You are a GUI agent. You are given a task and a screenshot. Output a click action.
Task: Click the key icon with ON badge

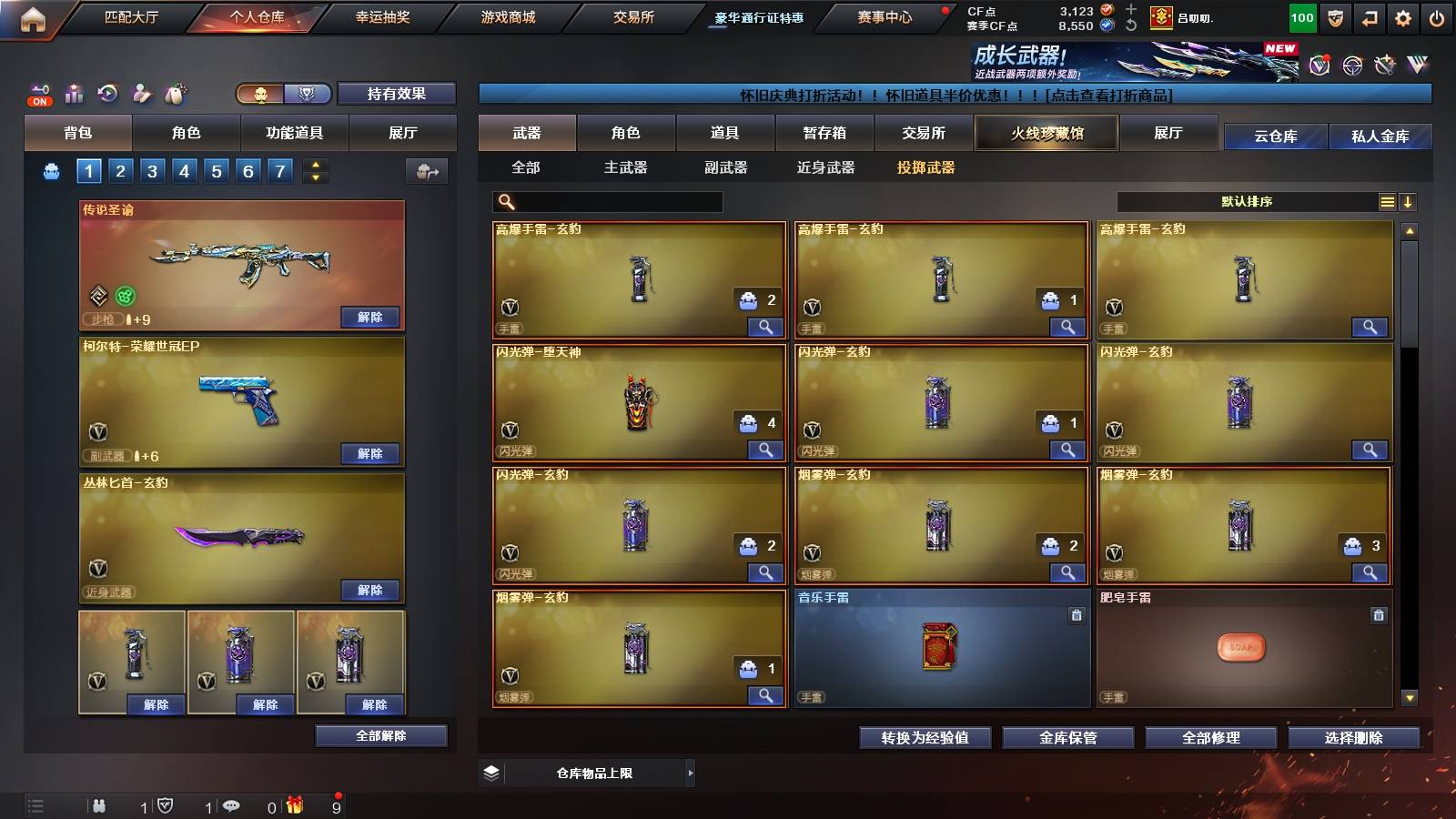38,93
